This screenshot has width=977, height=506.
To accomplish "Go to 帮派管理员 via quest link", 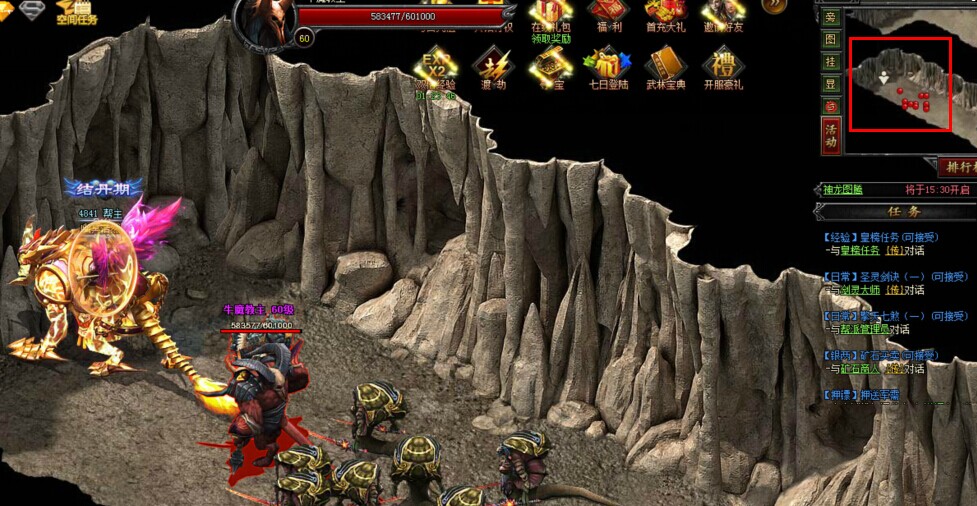I will [x=857, y=329].
